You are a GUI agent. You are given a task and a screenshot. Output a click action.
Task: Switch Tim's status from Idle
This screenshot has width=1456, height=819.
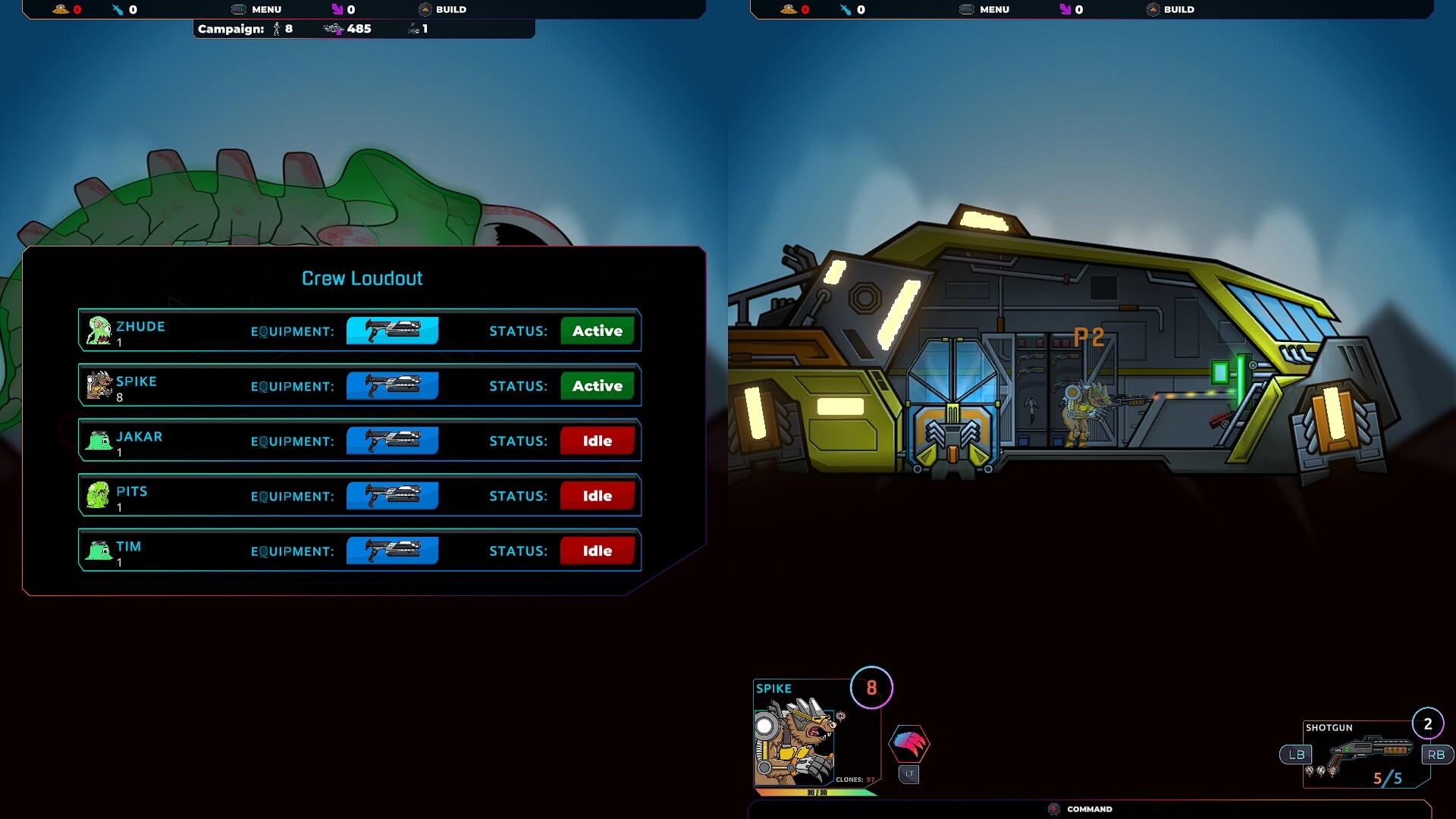click(597, 551)
